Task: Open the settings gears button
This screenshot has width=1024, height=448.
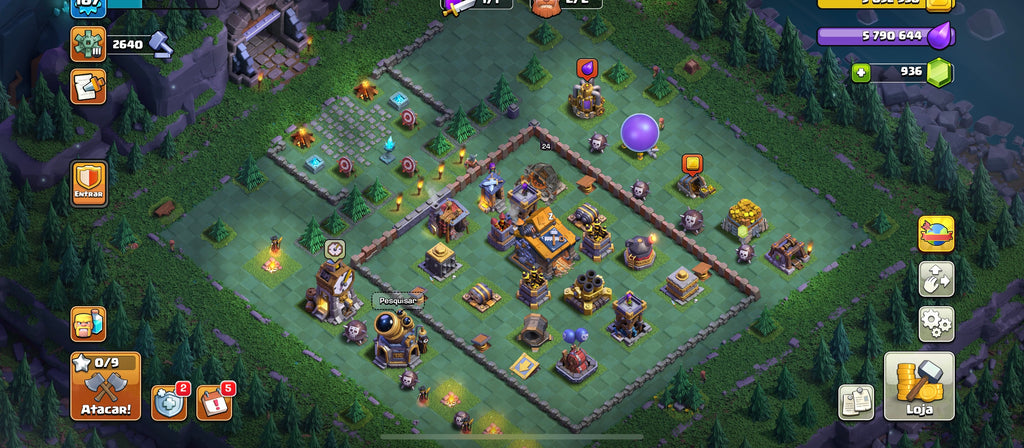Action: pos(936,324)
